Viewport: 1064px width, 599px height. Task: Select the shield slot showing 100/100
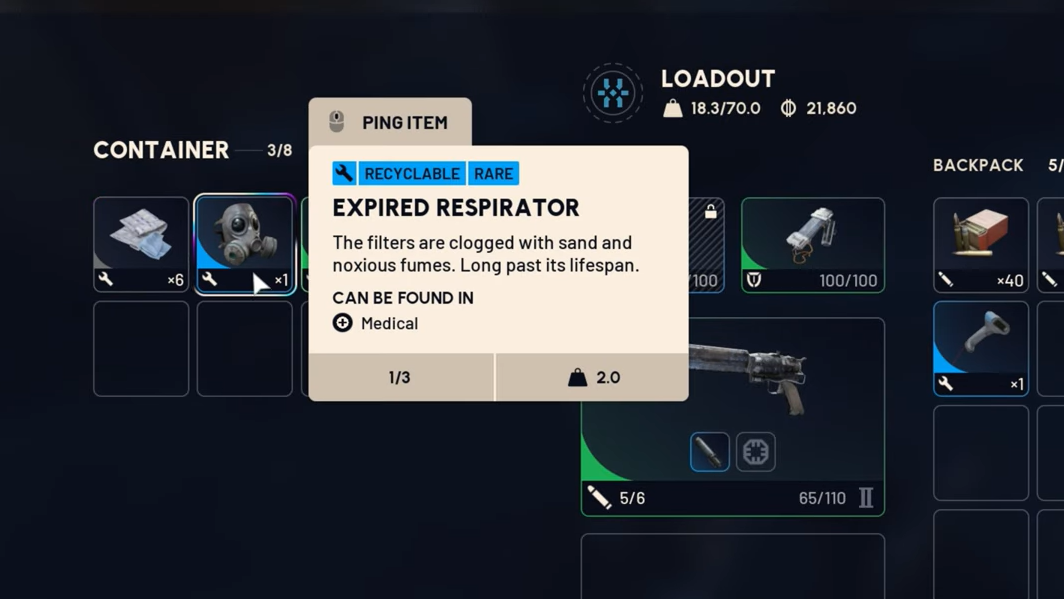tap(812, 244)
